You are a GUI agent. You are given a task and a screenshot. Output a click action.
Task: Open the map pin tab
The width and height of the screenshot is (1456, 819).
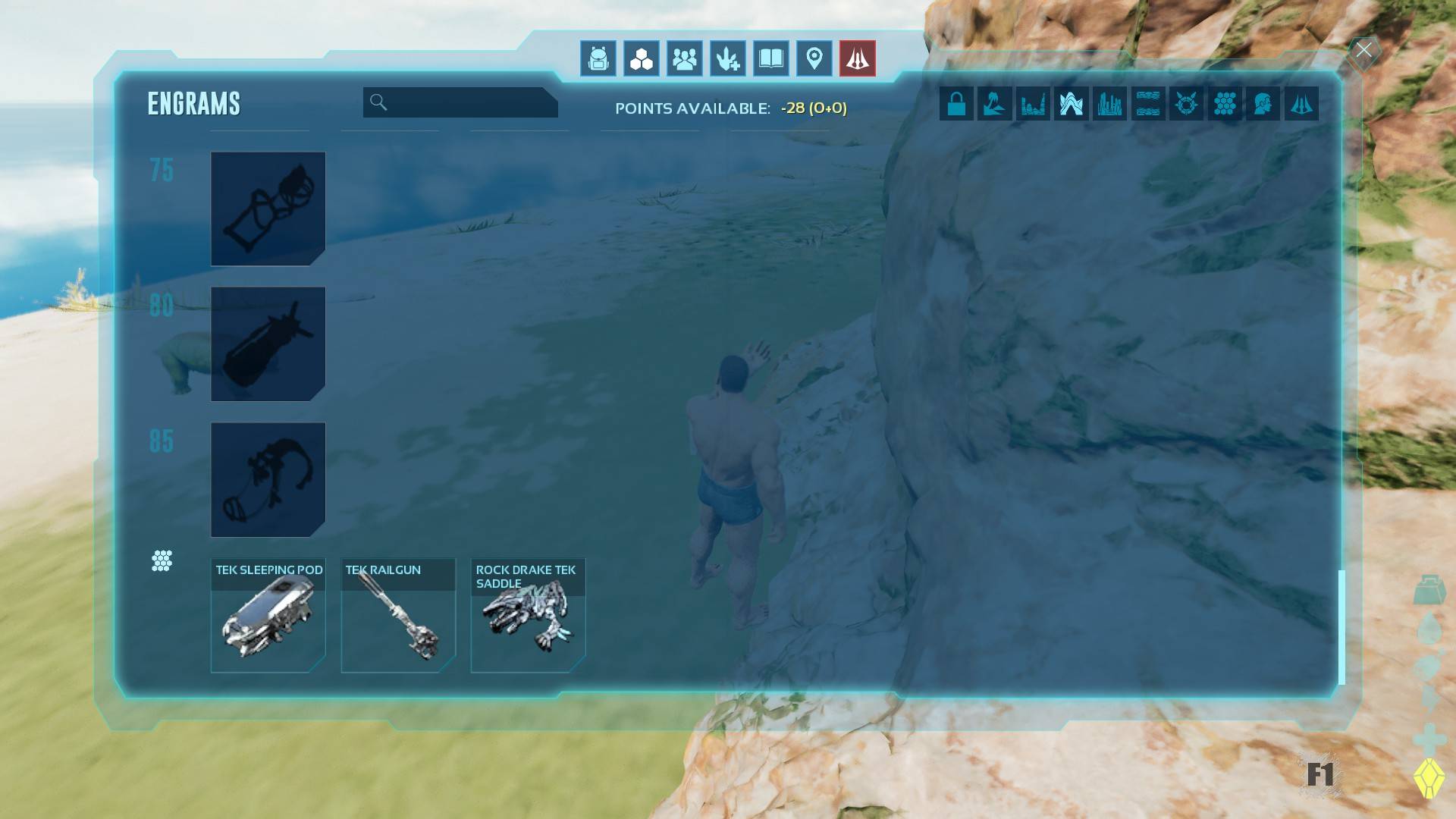coord(814,58)
